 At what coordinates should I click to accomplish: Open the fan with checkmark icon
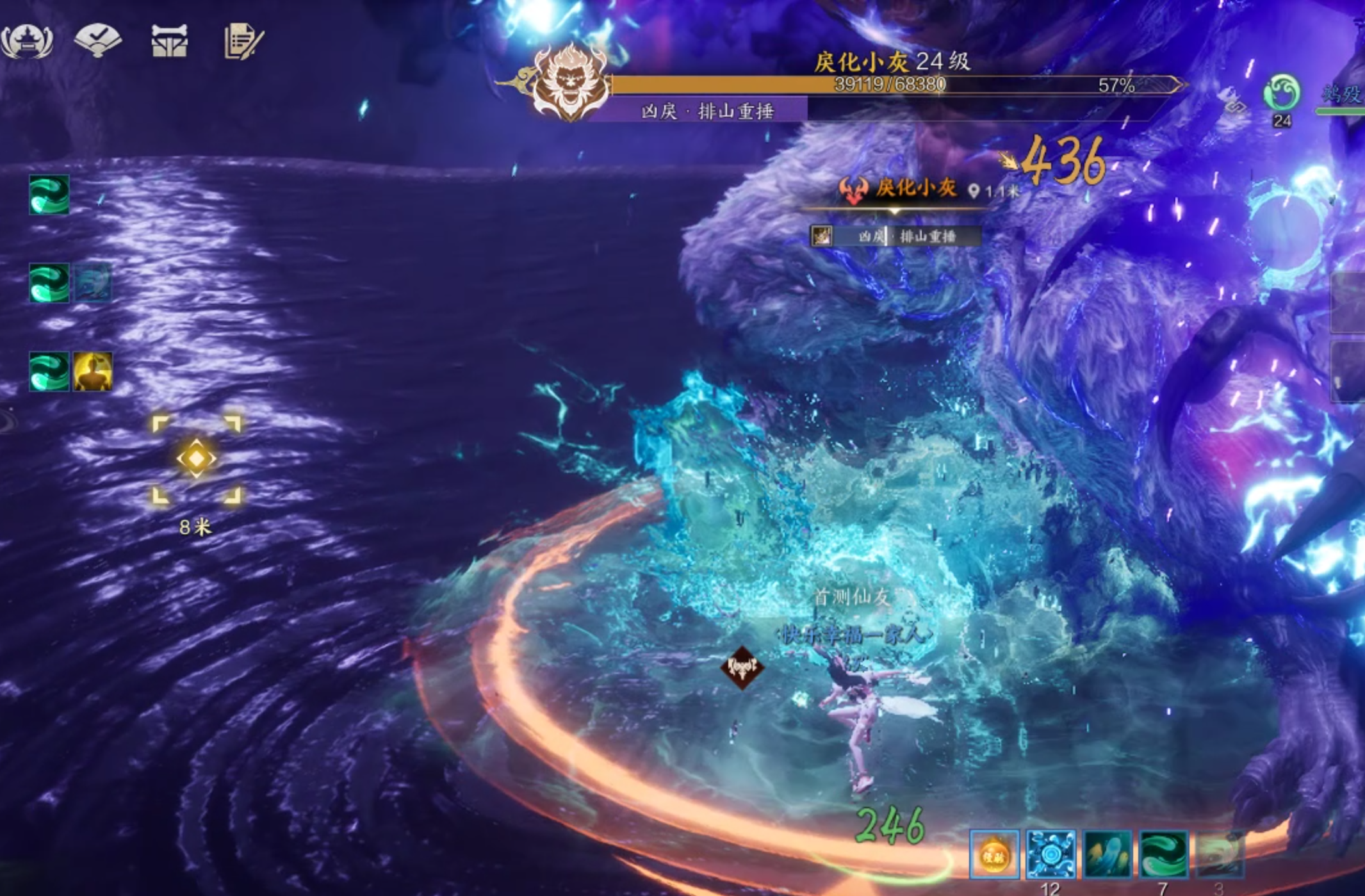pos(97,40)
